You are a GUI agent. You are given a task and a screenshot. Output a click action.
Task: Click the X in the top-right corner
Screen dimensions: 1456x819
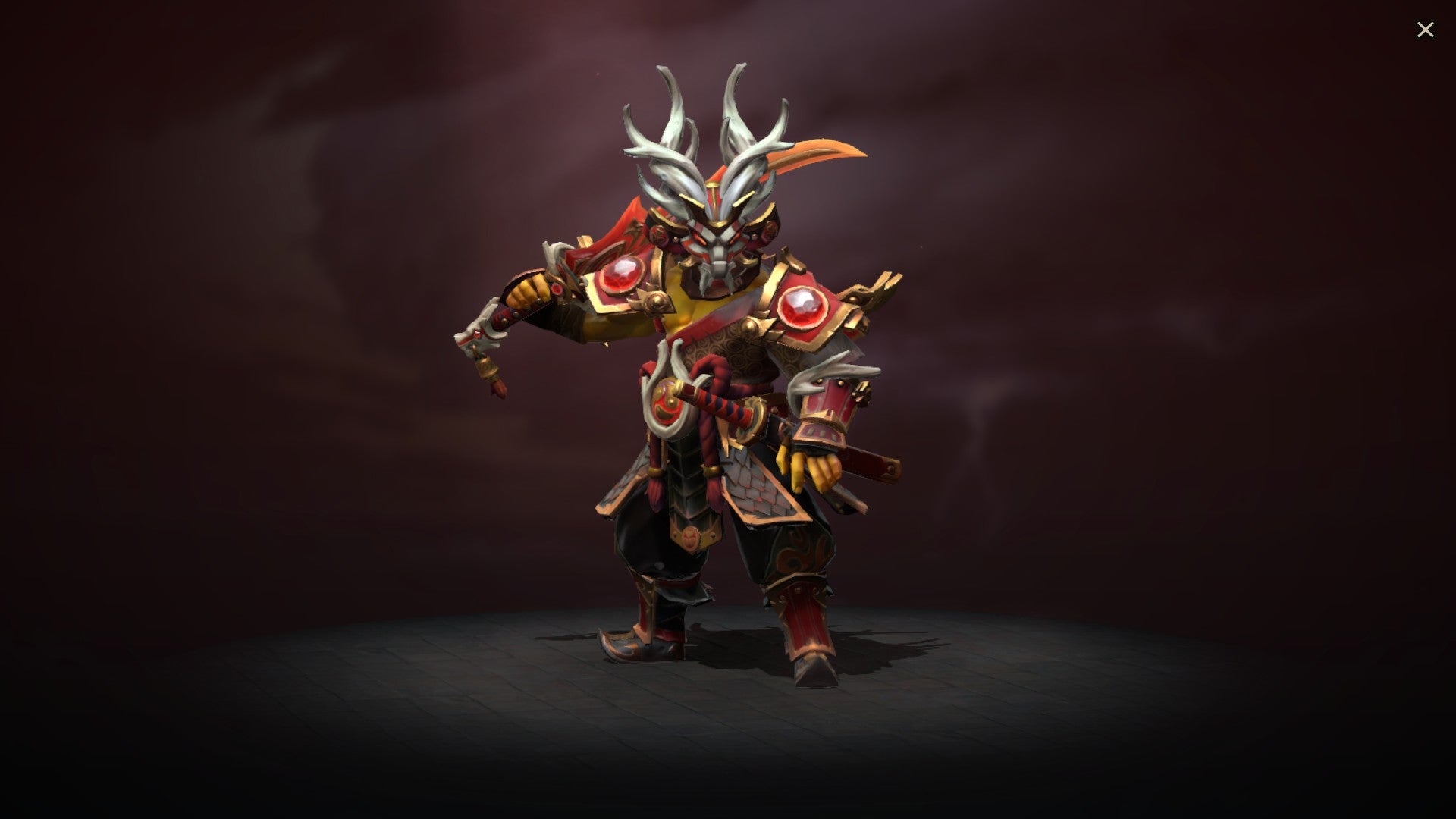pyautogui.click(x=1426, y=29)
